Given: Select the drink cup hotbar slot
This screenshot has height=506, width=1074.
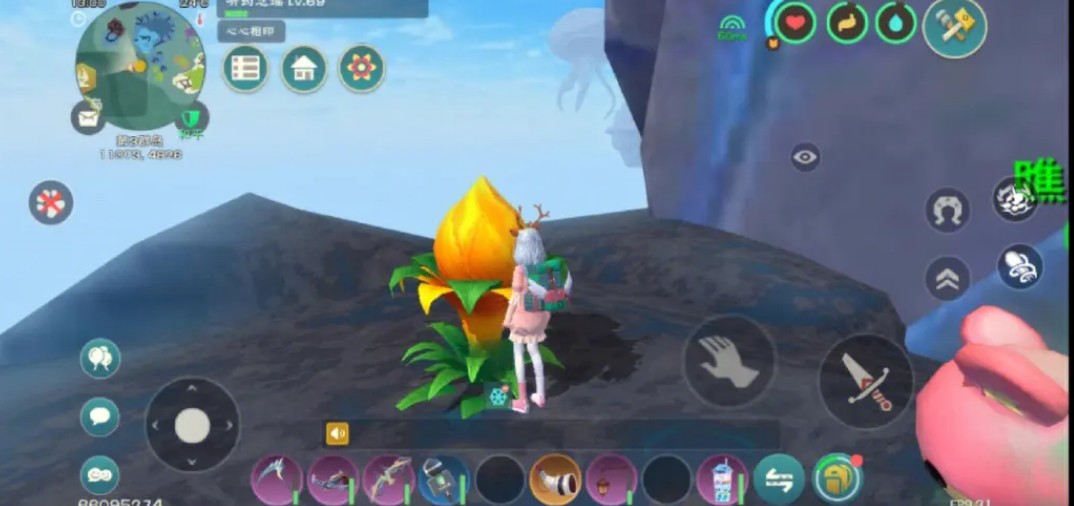Looking at the screenshot, I should click(x=722, y=480).
